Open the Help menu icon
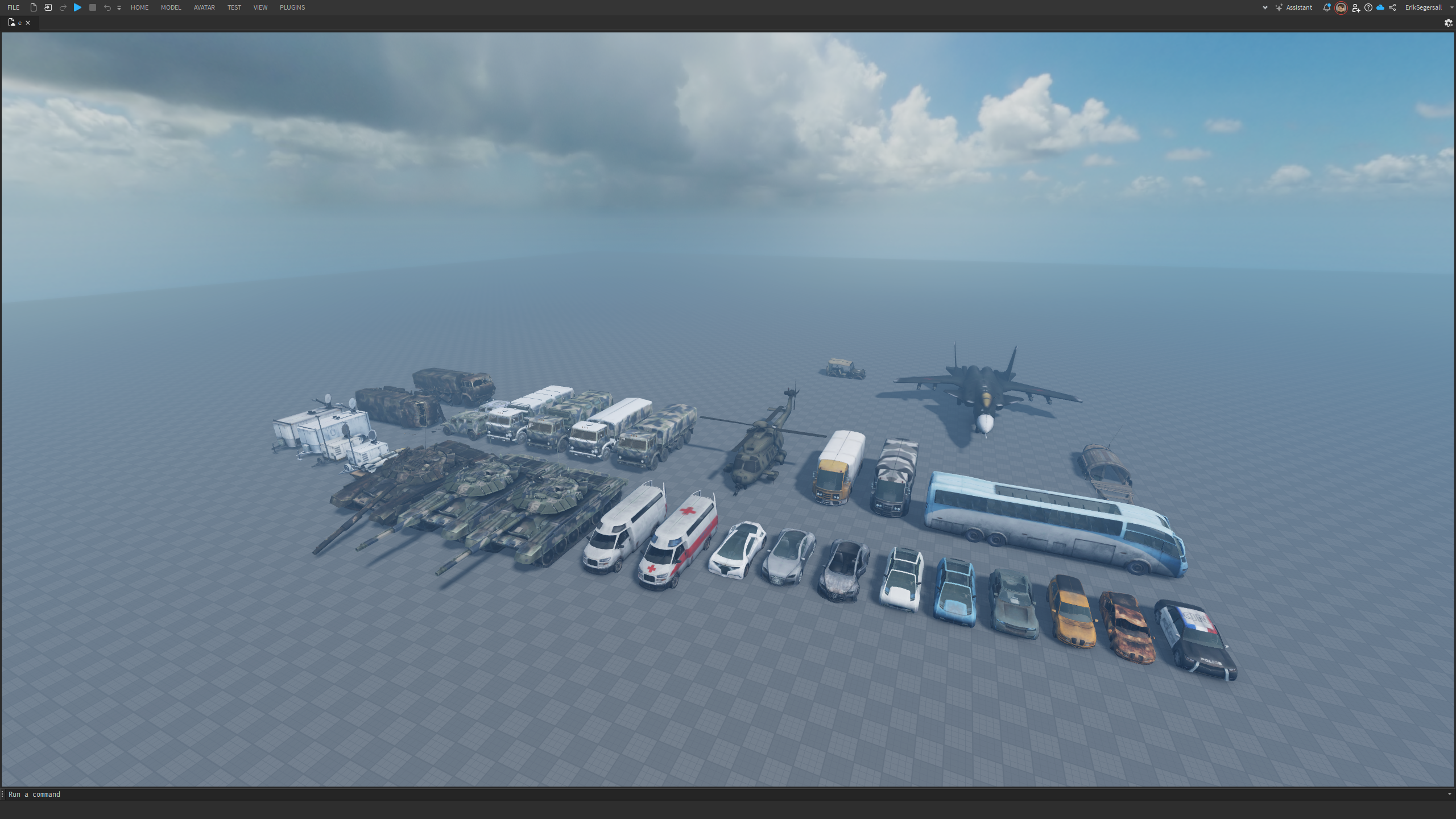 pos(1368,7)
